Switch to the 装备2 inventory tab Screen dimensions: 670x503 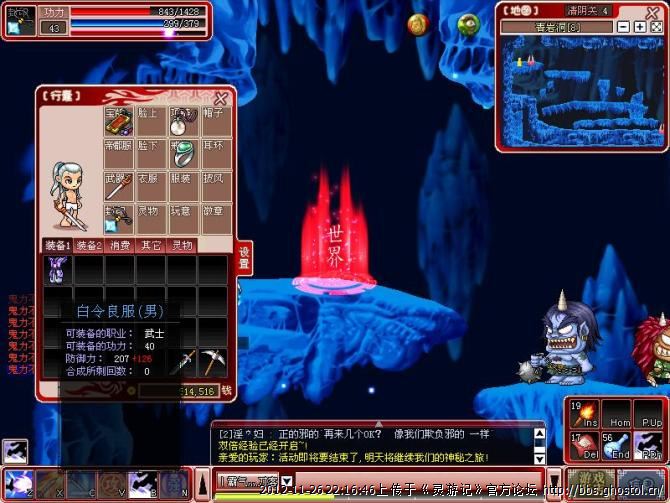click(x=89, y=246)
